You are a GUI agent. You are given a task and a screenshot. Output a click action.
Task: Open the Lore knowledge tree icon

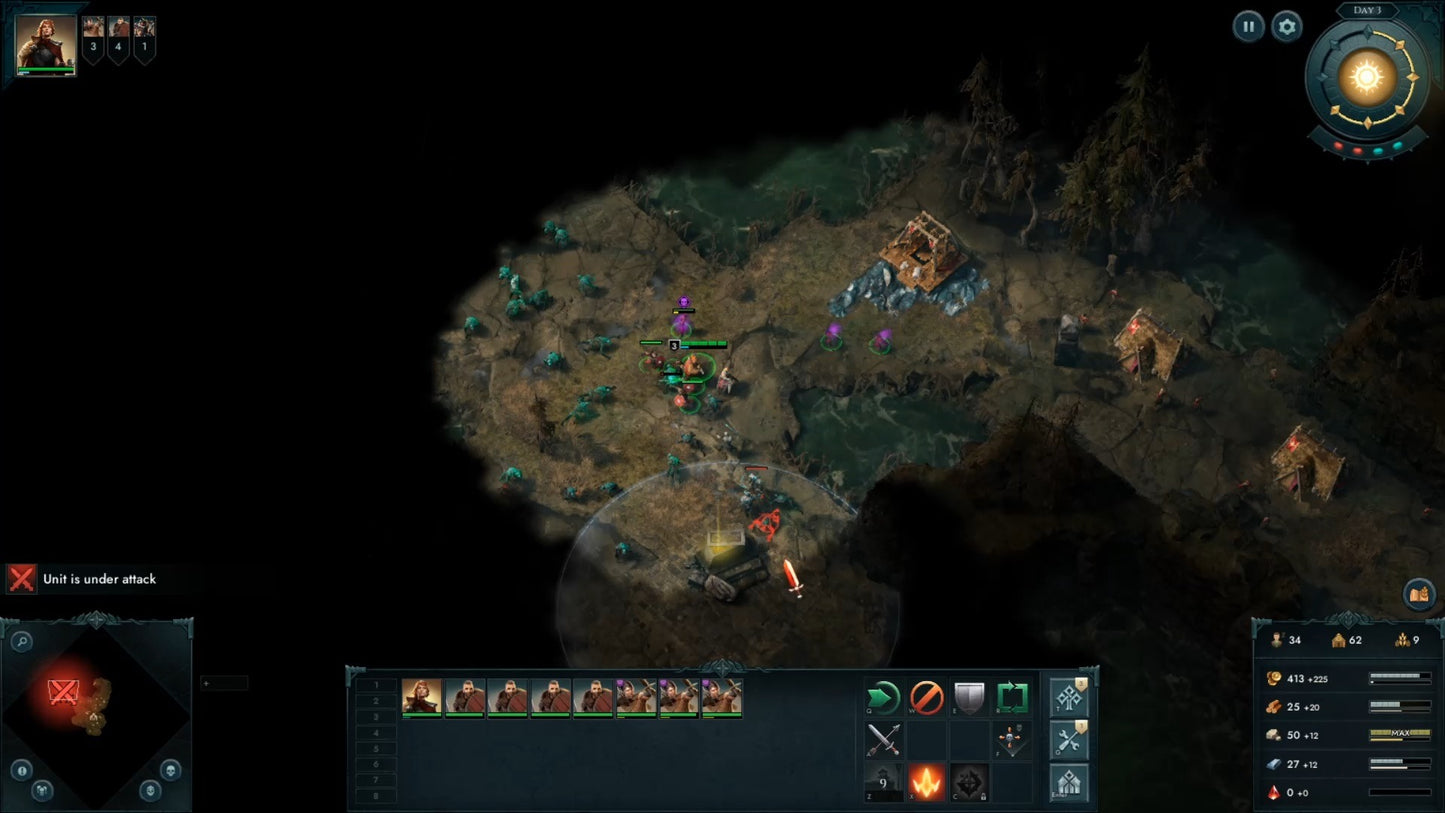(x=1069, y=697)
